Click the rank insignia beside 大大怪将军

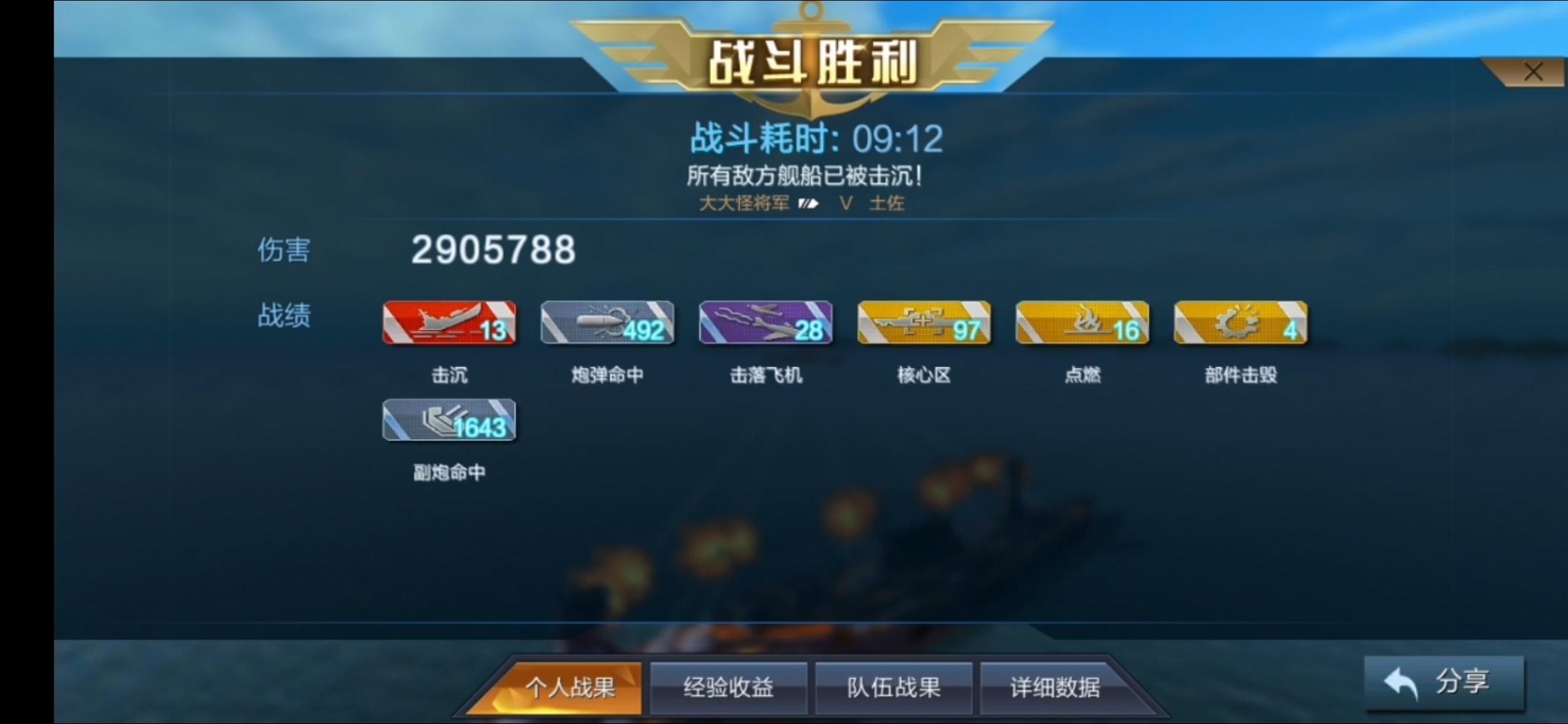click(x=807, y=203)
